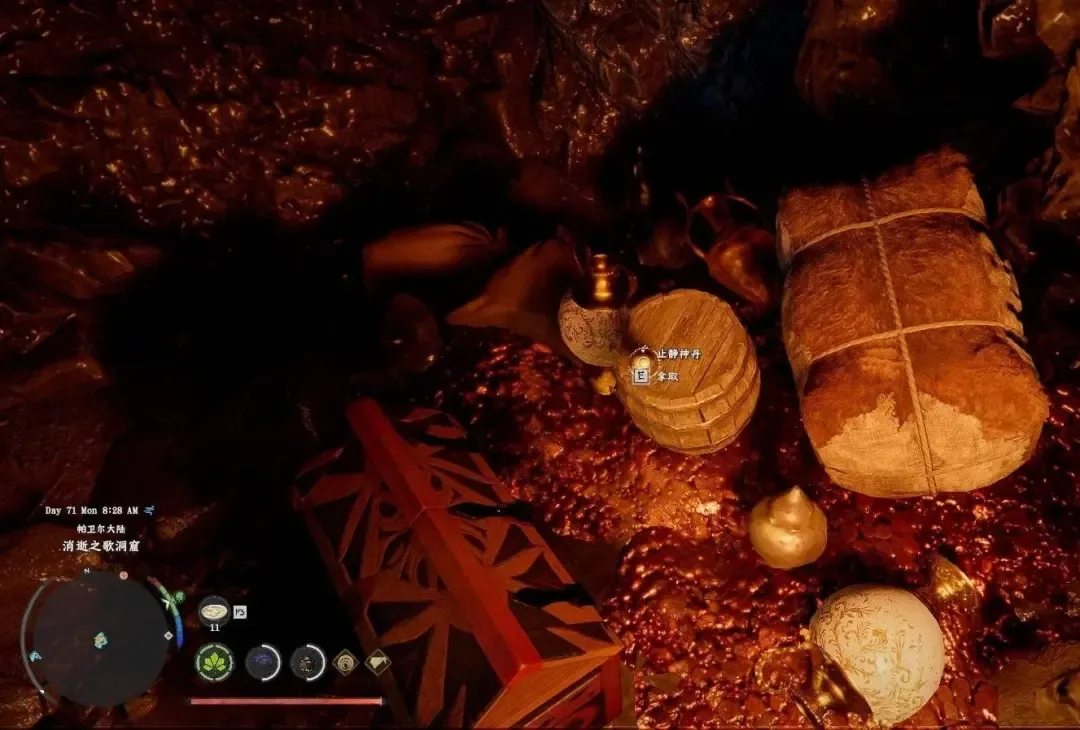Click the spiral diamond status icon
The image size is (1080, 730).
[x=346, y=661]
